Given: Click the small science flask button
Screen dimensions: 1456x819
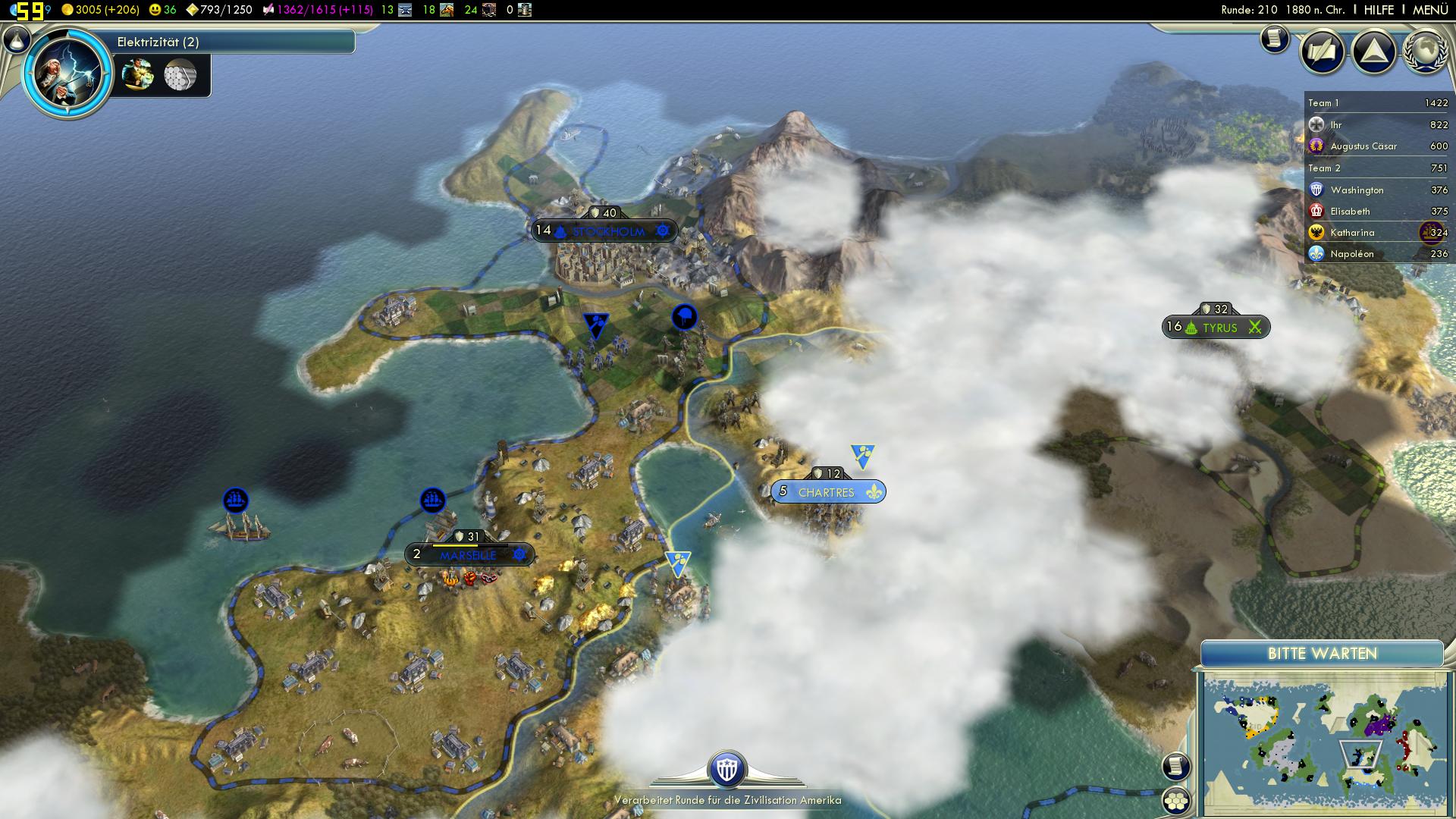Looking at the screenshot, I should [17, 39].
